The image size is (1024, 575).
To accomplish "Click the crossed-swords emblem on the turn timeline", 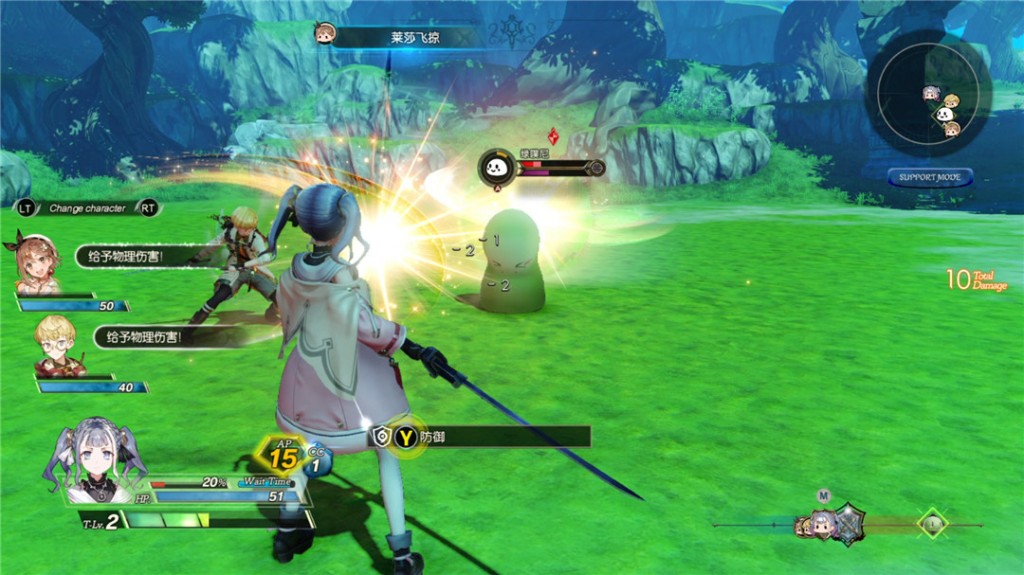I will (x=848, y=523).
